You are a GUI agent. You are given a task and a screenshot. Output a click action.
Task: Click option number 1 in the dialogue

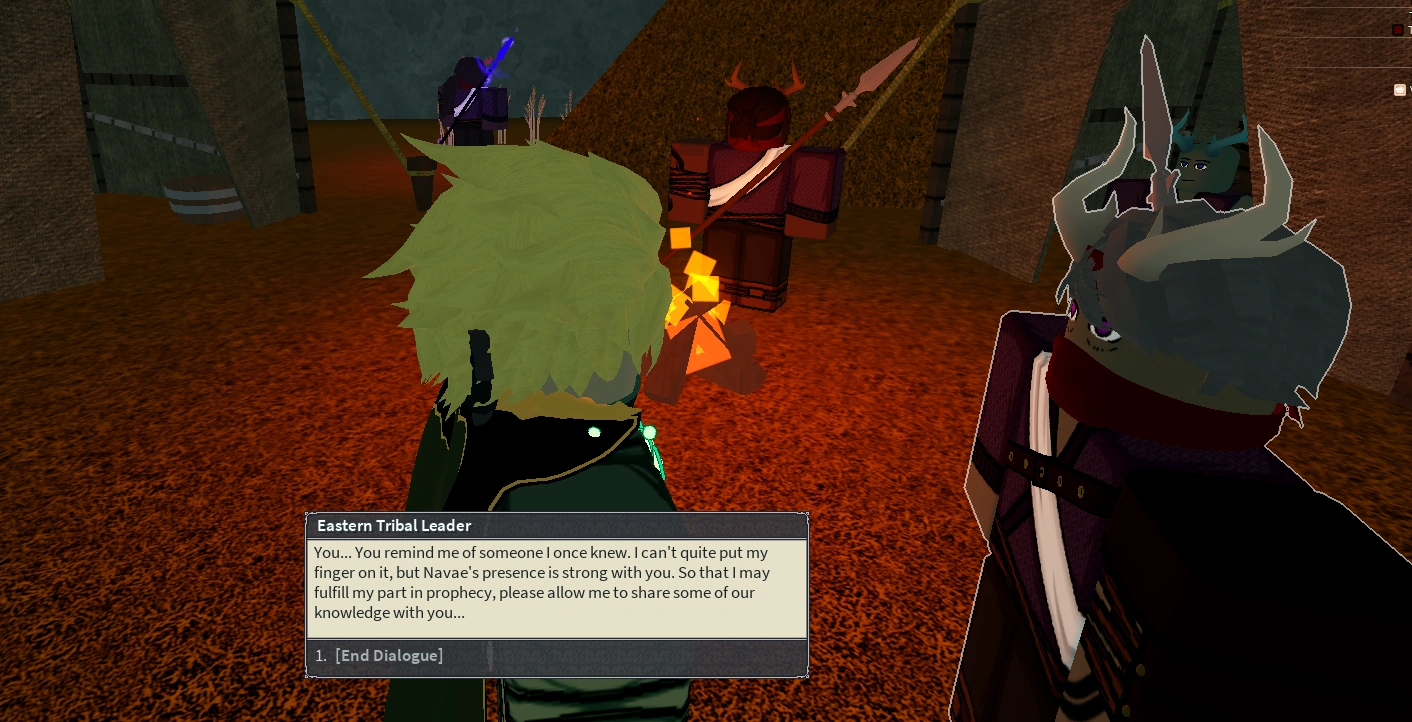coord(320,655)
